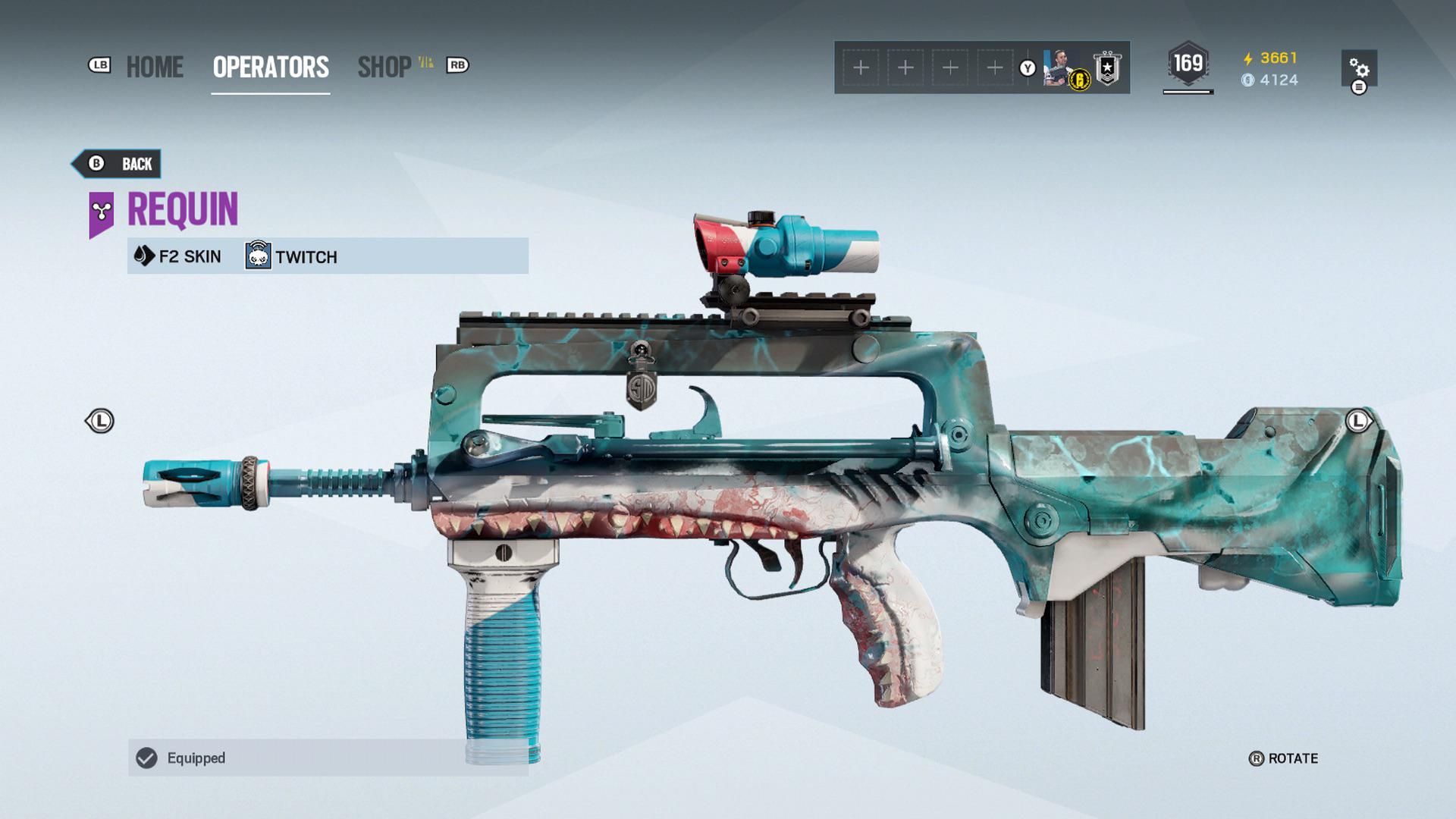Toggle the Equipped checkmark

pos(146,758)
